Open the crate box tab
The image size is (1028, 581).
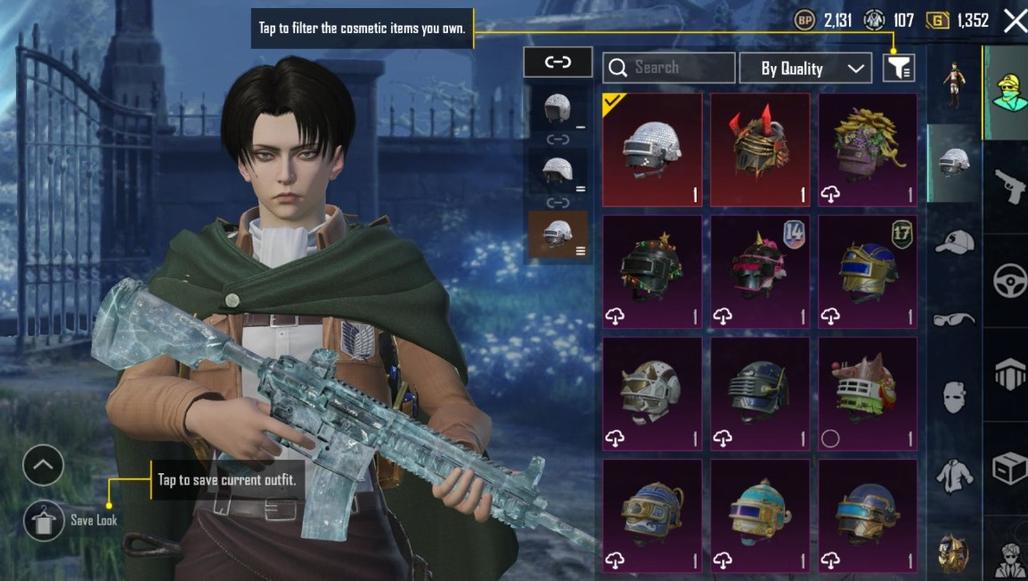tap(1008, 468)
